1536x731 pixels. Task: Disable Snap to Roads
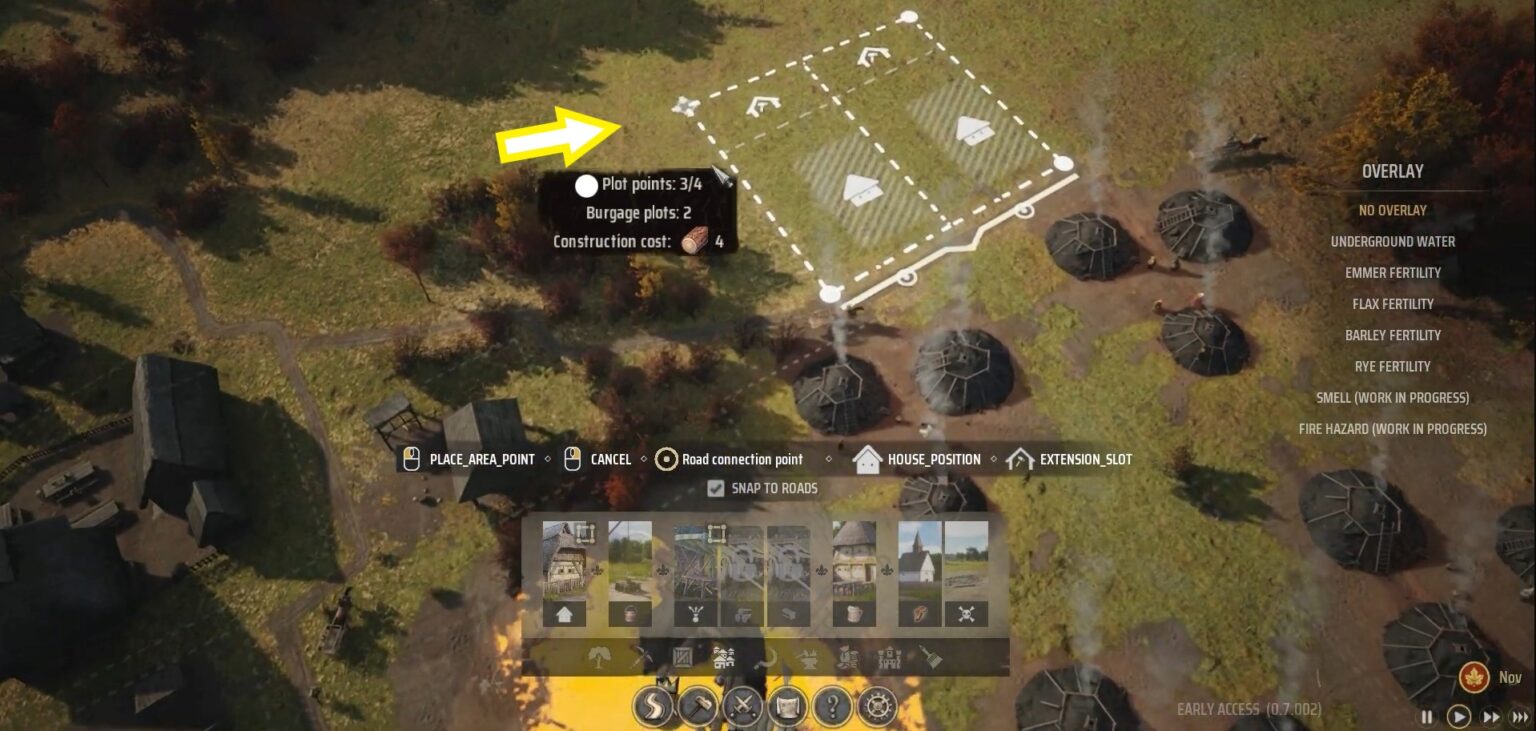716,488
